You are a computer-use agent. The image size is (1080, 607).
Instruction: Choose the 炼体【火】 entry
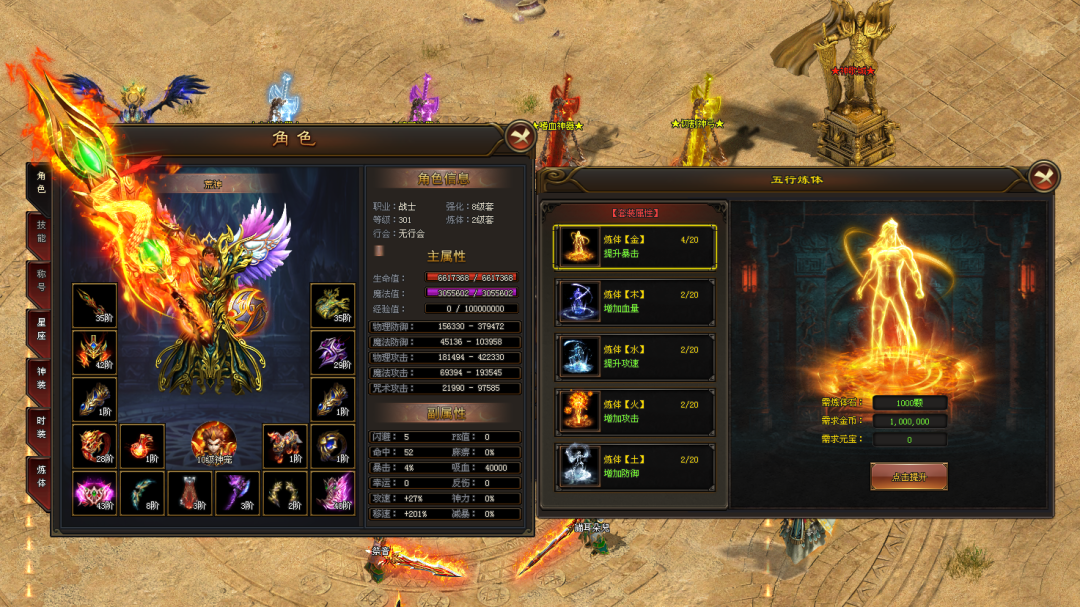tap(635, 412)
